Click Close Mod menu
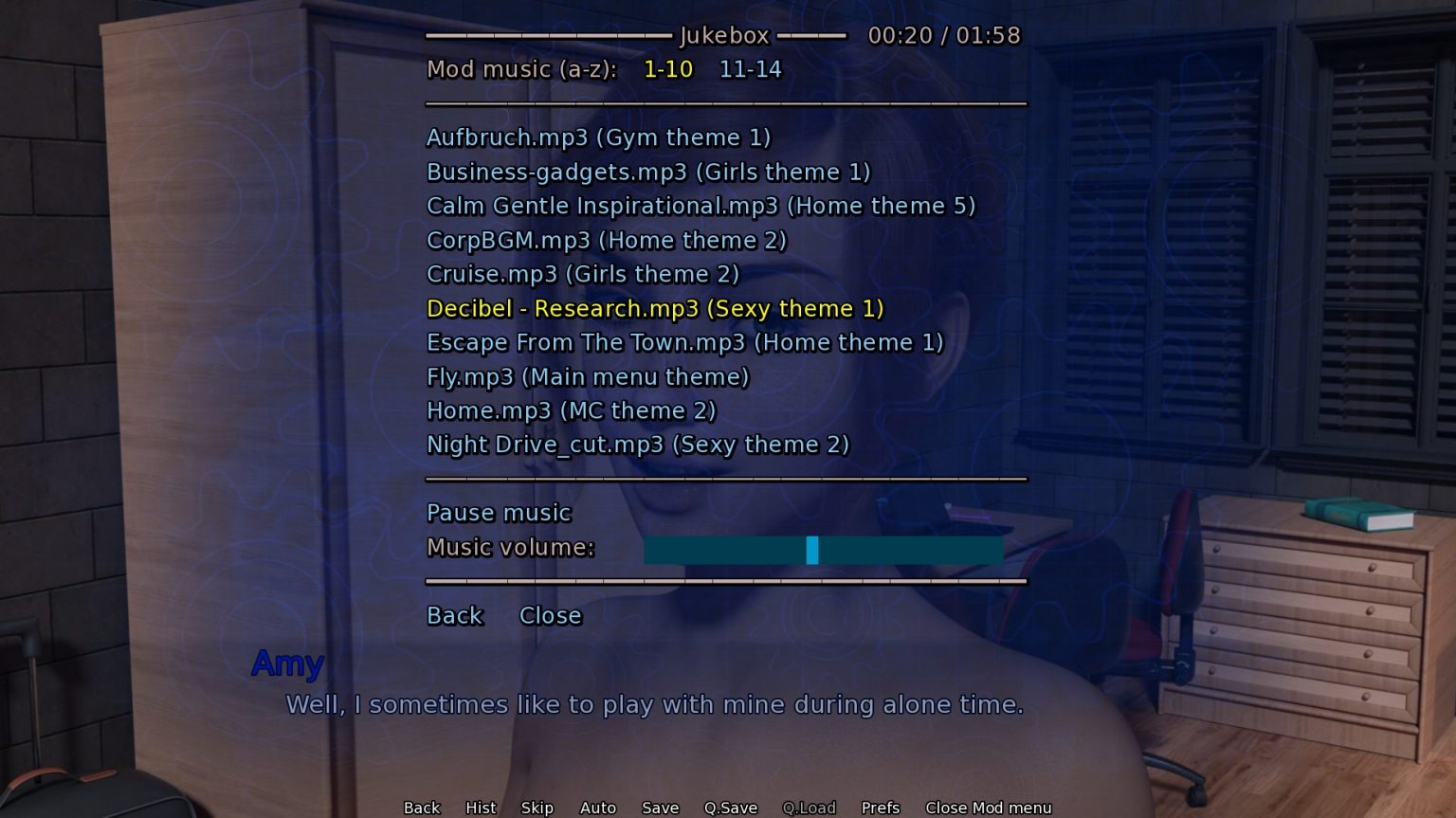This screenshot has width=1456, height=818. coord(988,808)
